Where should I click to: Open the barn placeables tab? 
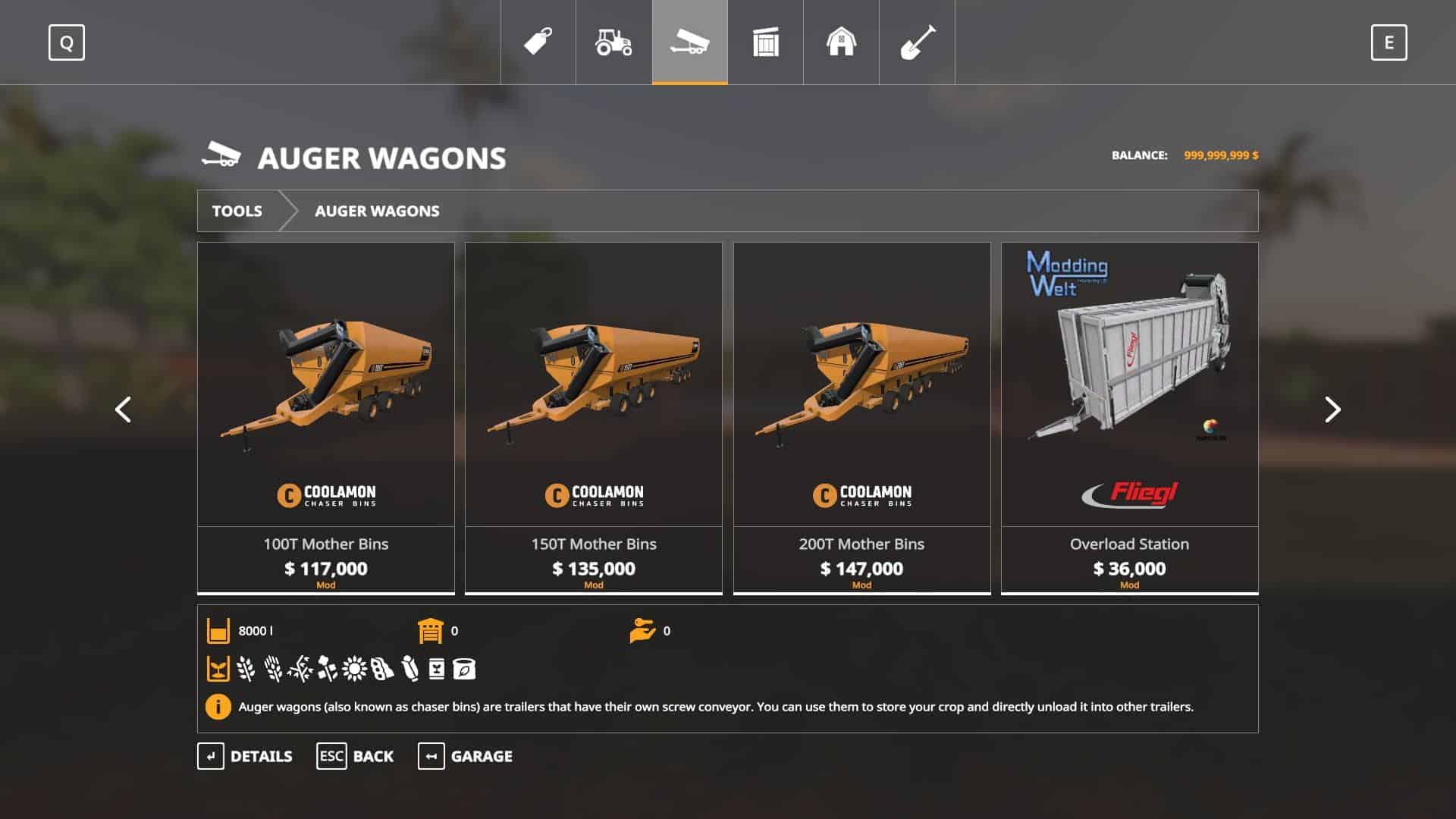(x=841, y=42)
